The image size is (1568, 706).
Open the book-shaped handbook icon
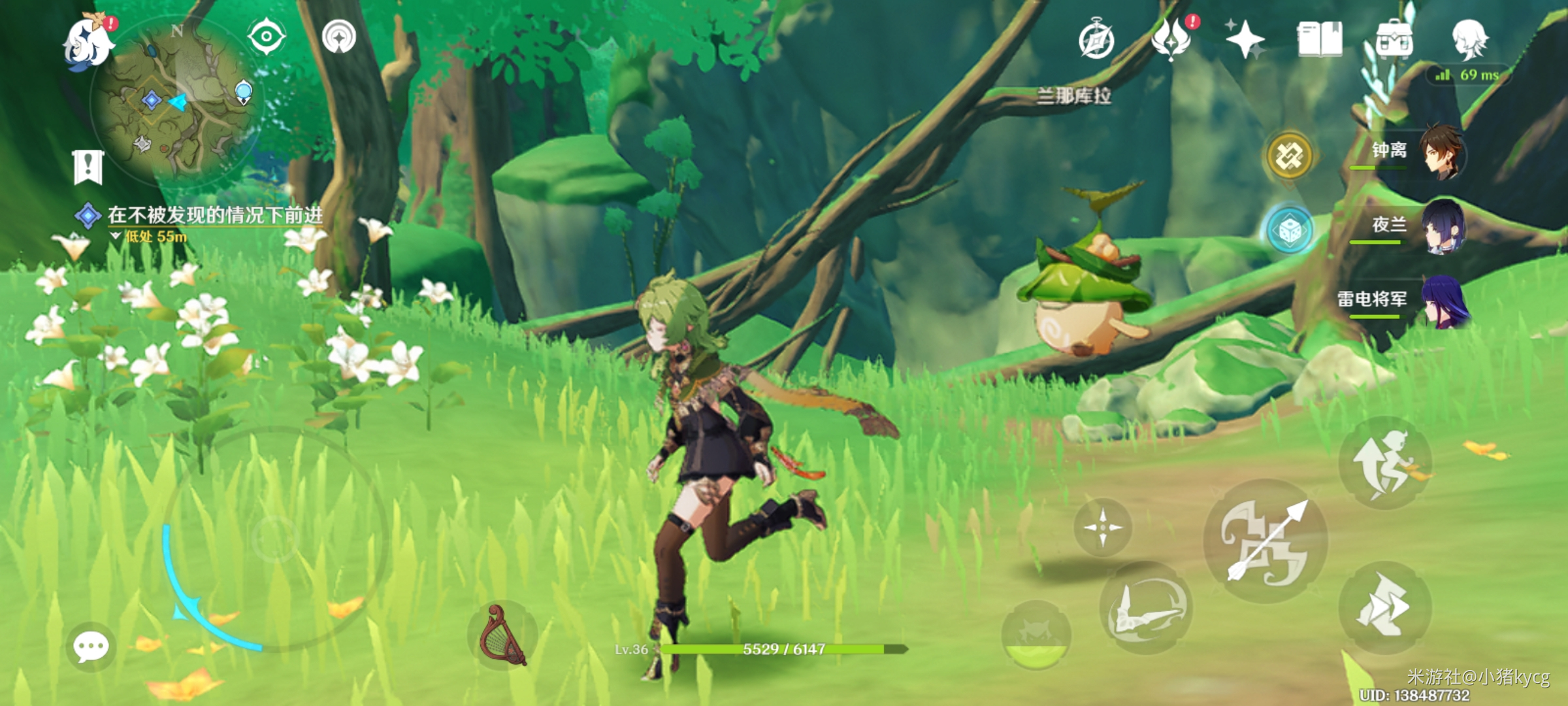[1320, 39]
